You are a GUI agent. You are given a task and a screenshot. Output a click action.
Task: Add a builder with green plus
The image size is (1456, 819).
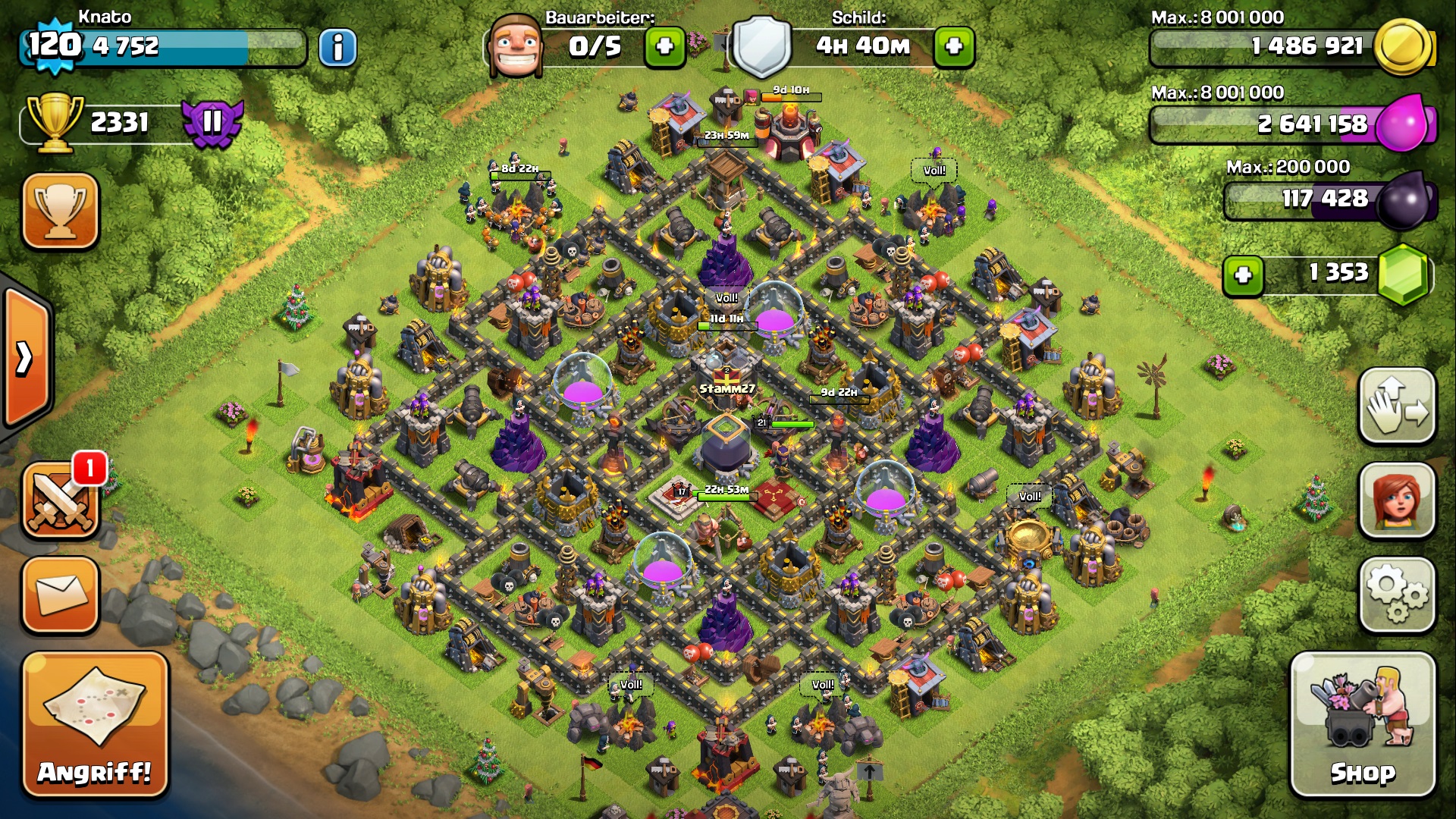click(664, 47)
